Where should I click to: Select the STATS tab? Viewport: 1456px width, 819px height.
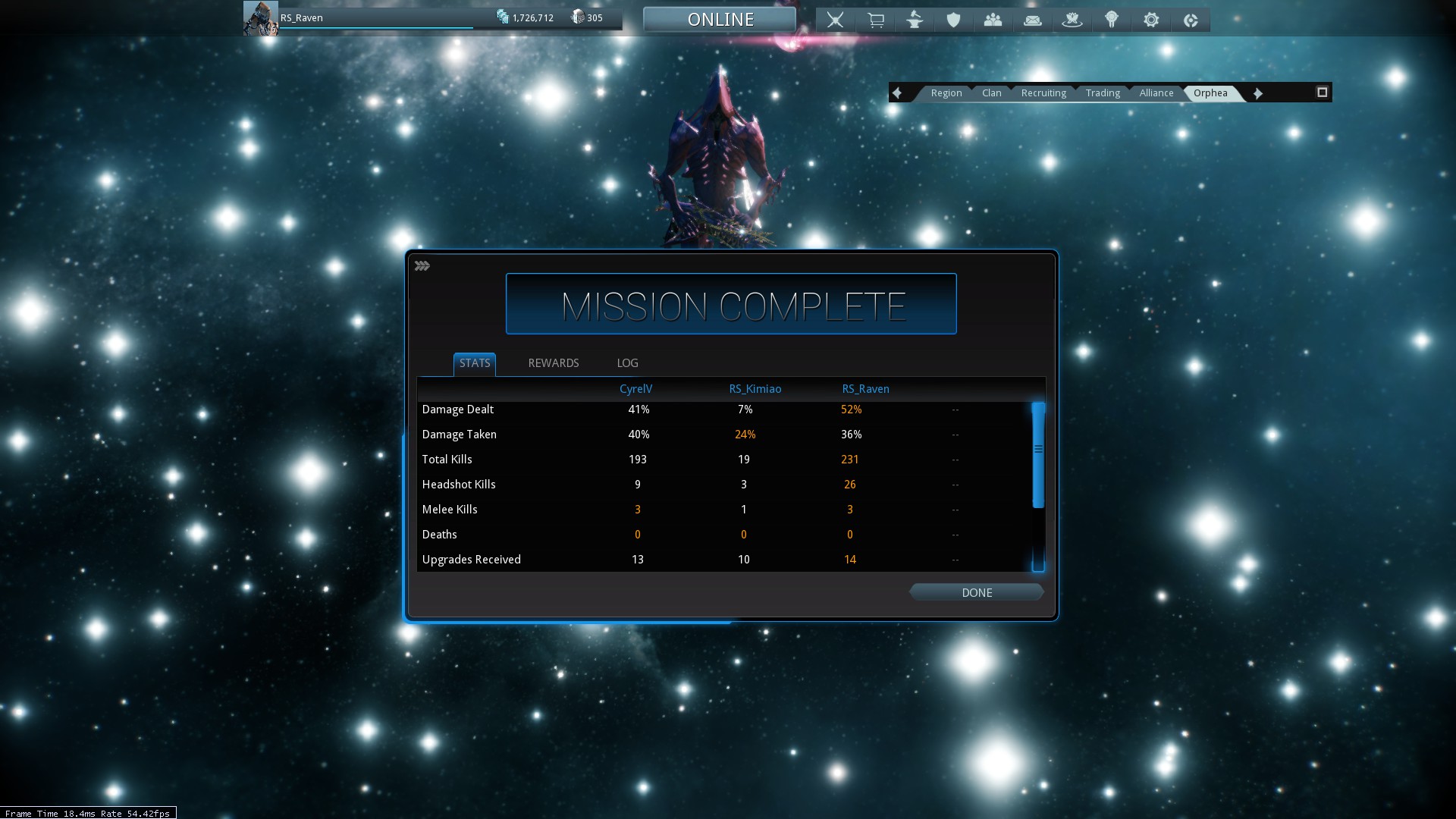click(x=475, y=363)
